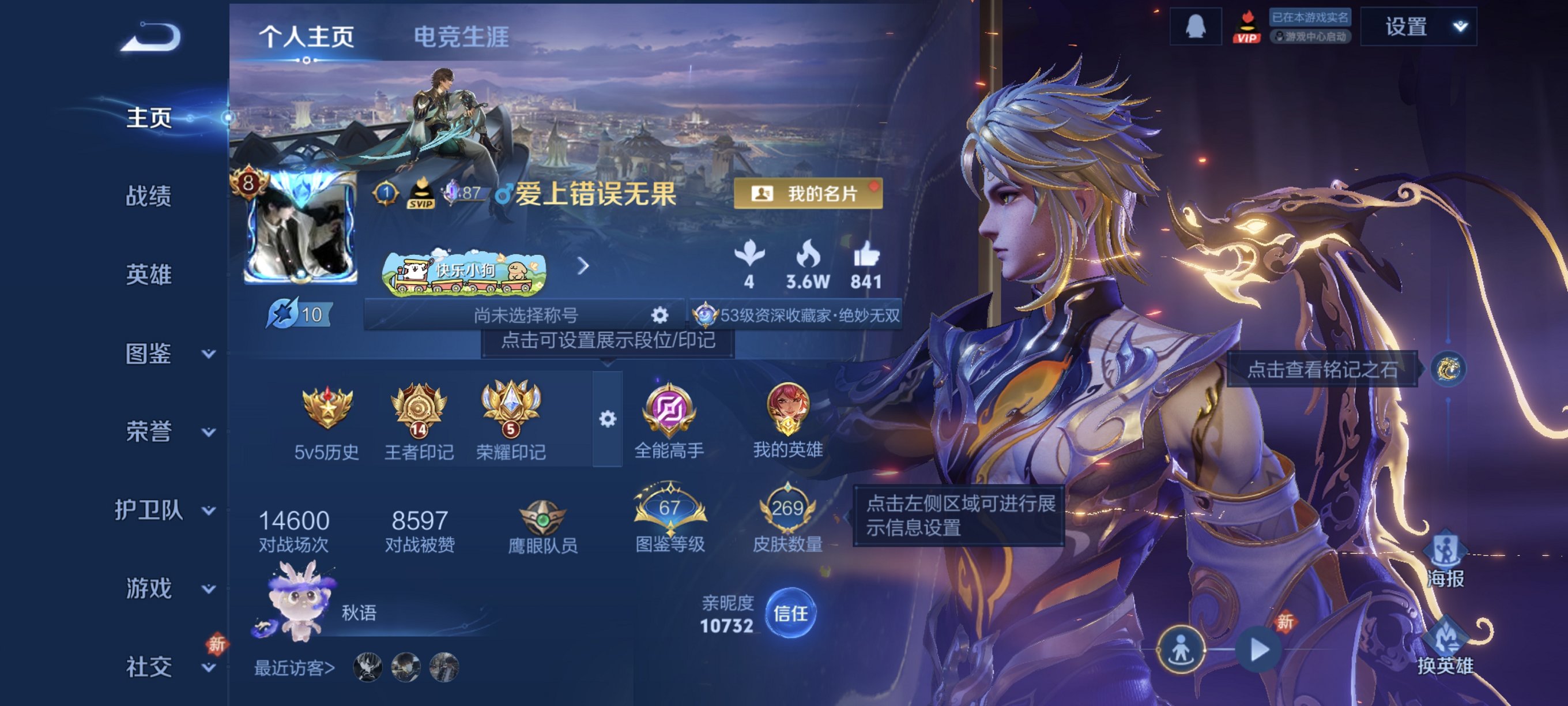Screen dimensions: 1568x706
Task: Open 我的名片 card button
Action: 808,195
